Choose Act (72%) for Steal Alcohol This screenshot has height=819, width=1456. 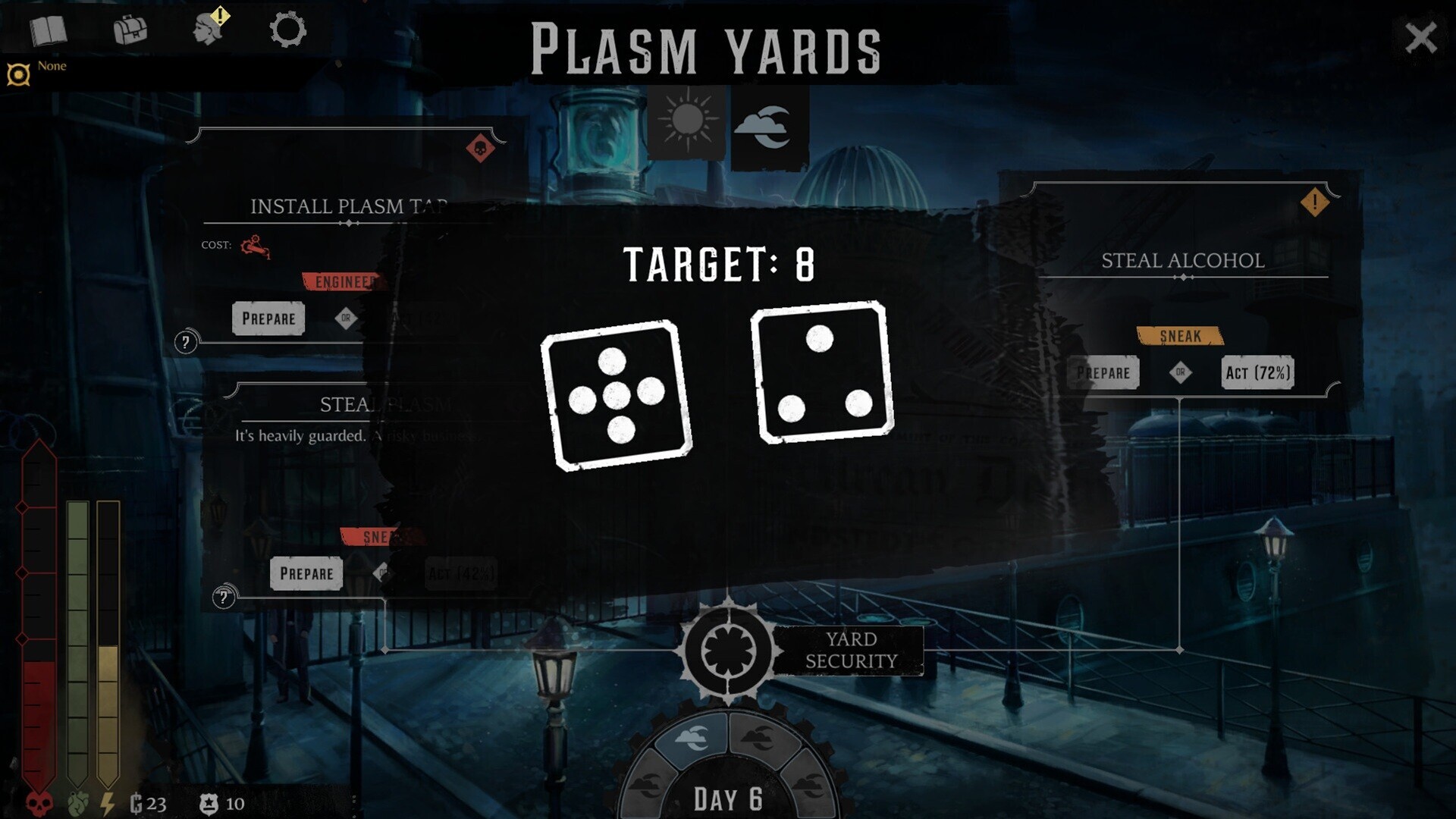1258,372
